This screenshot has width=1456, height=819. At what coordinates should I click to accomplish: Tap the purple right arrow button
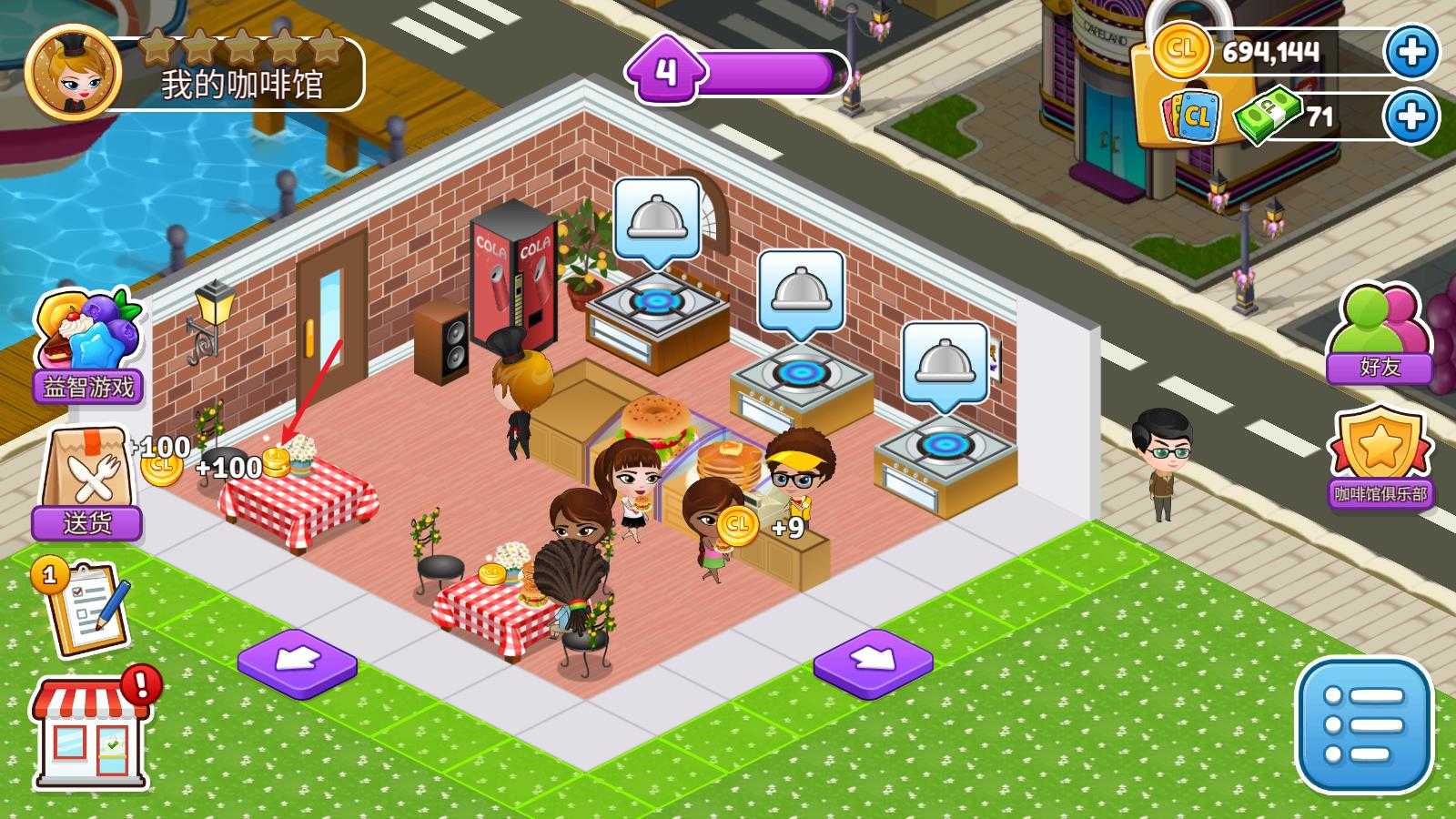coord(873,662)
